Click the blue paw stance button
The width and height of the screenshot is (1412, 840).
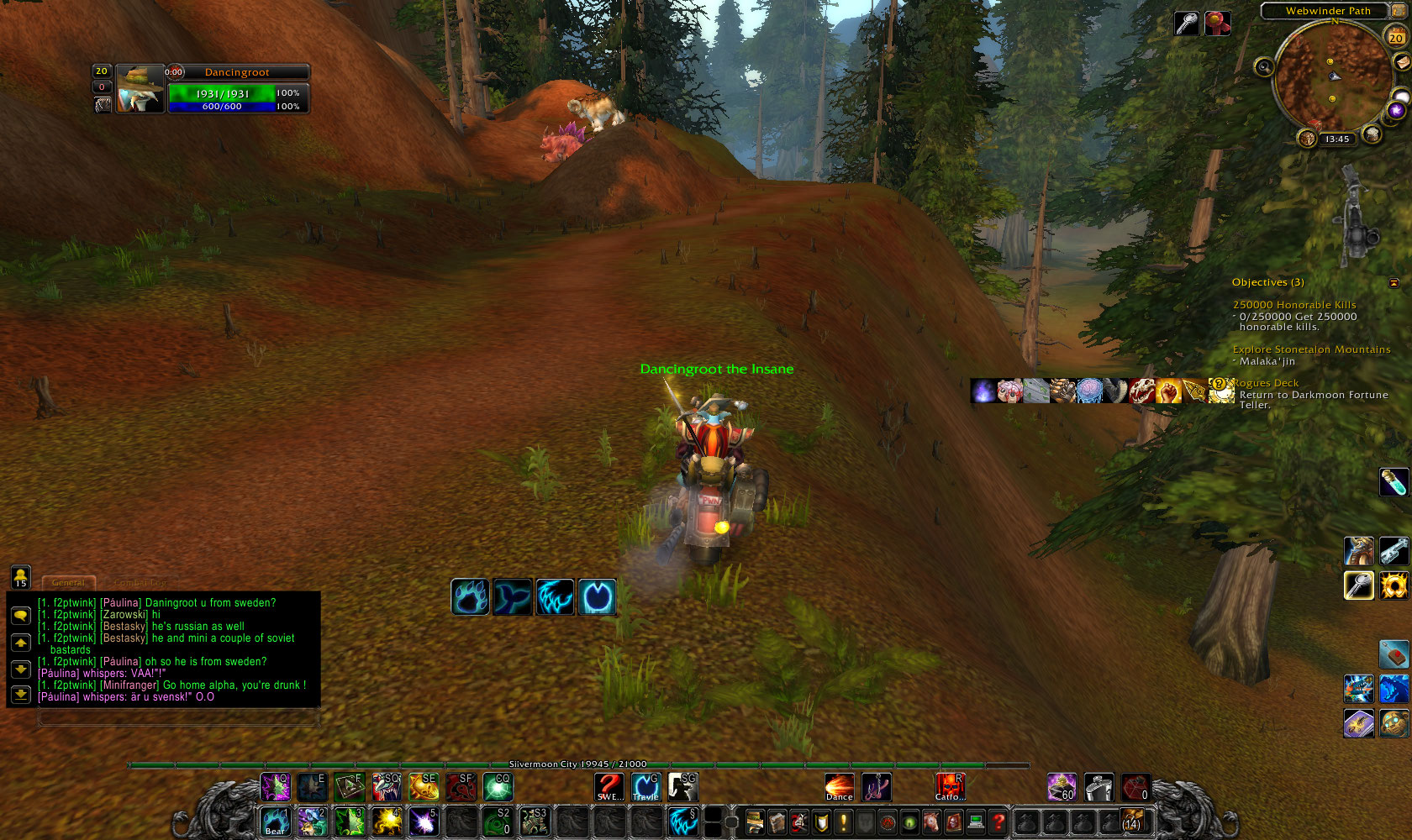470,597
